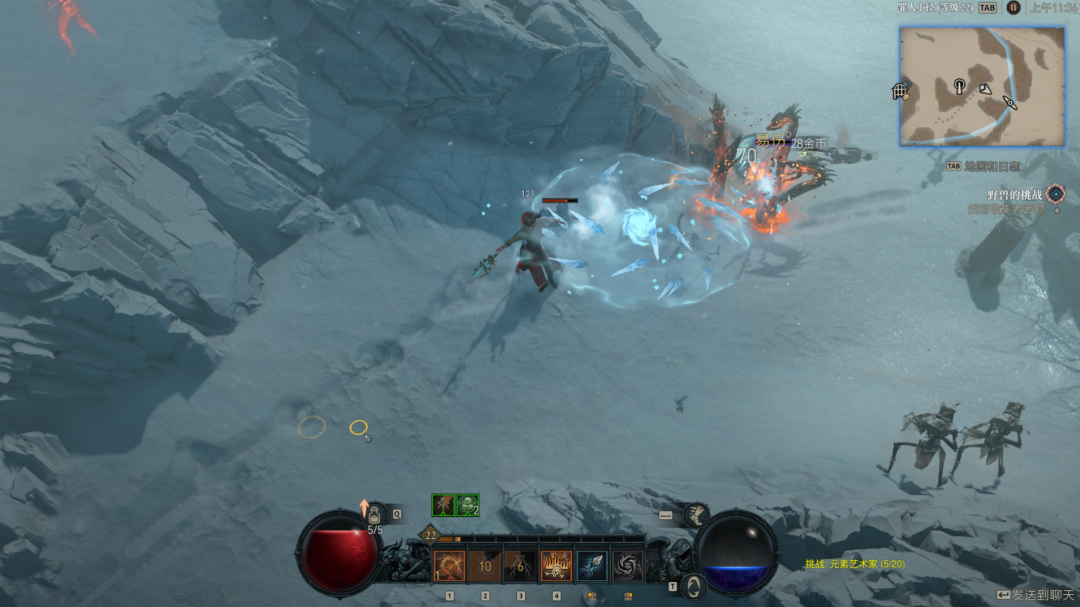Screen dimensions: 1080x607
Task: Click the boot-shaped evade icon
Action: coord(696,514)
